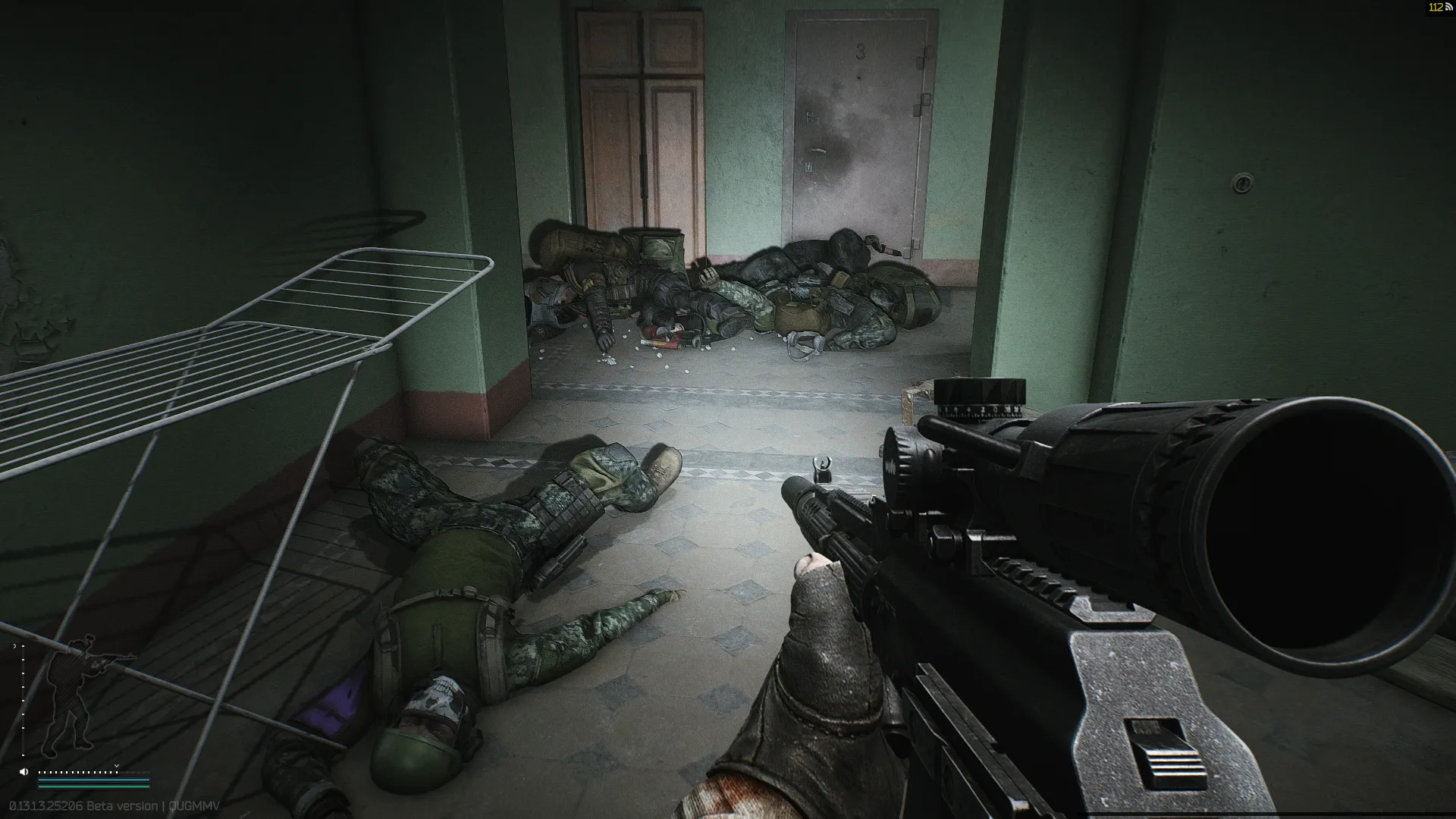Click the teal health bar
The width and height of the screenshot is (1456, 819).
[93, 779]
